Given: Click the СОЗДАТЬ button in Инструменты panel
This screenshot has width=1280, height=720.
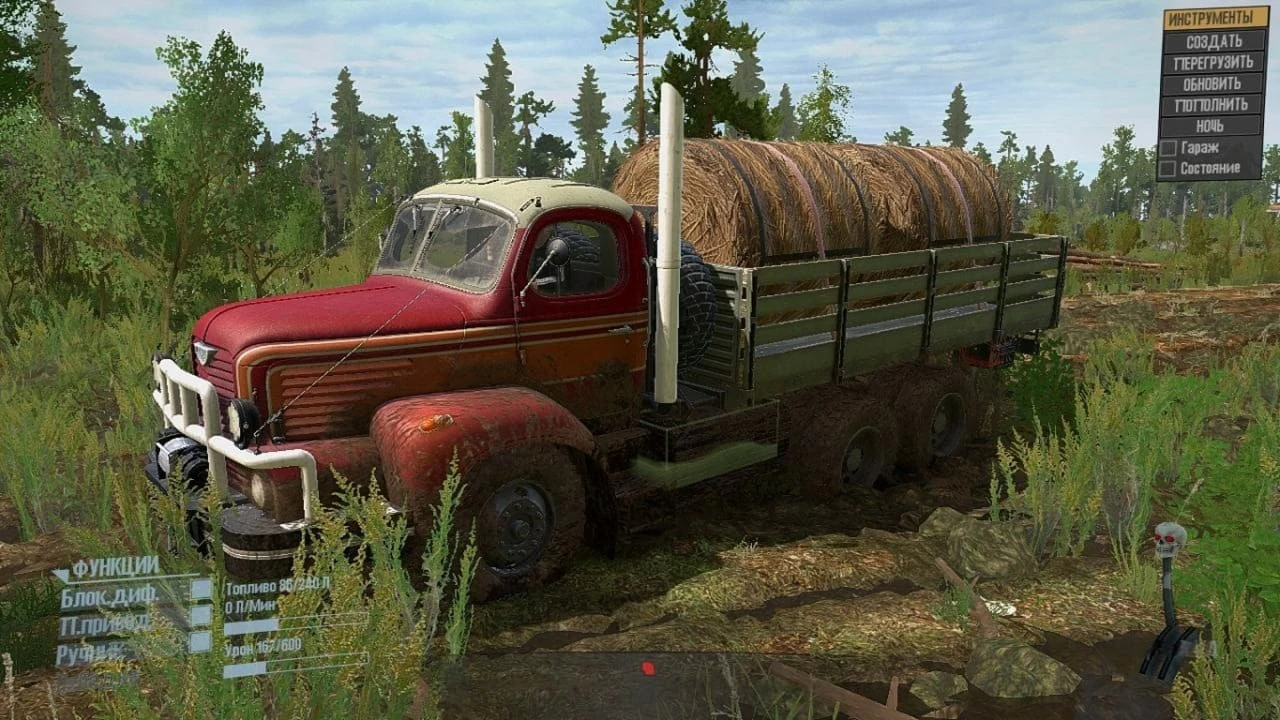Looking at the screenshot, I should coord(1215,41).
